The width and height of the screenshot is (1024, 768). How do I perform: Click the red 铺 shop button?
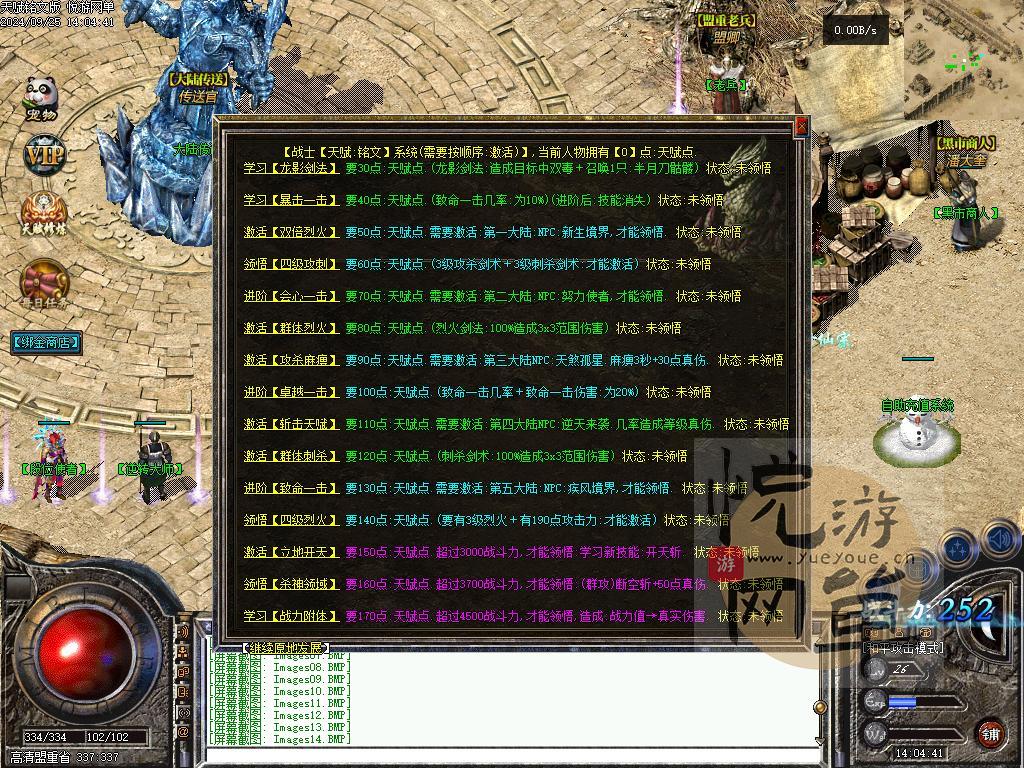pyautogui.click(x=989, y=733)
